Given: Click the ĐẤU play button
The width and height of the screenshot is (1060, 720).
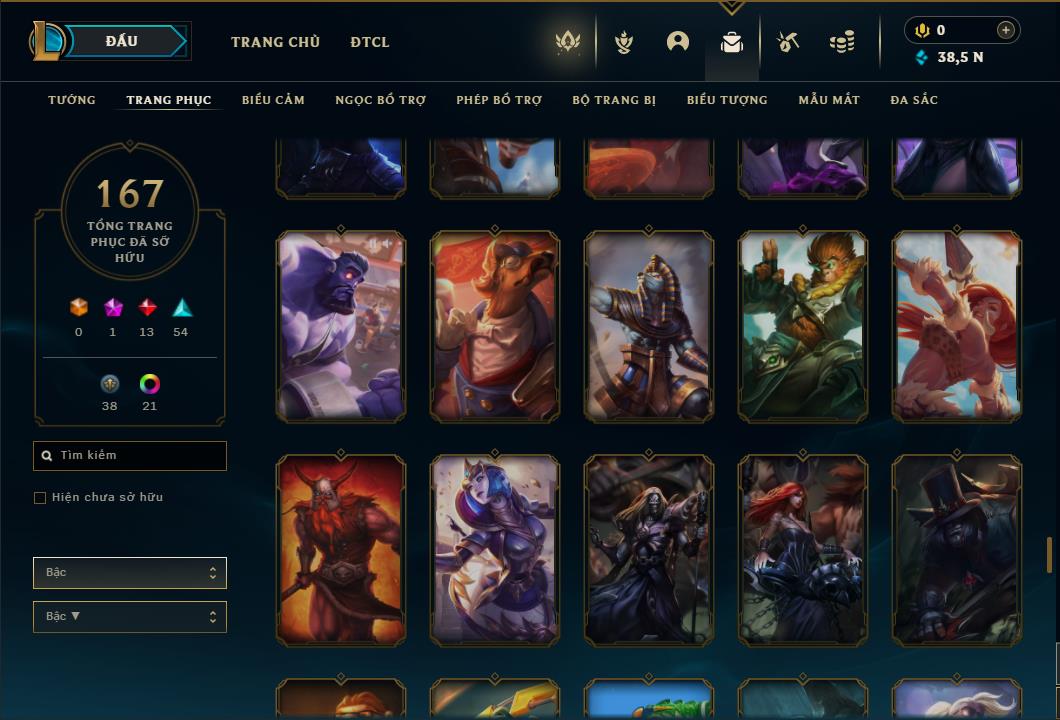Looking at the screenshot, I should (x=121, y=41).
